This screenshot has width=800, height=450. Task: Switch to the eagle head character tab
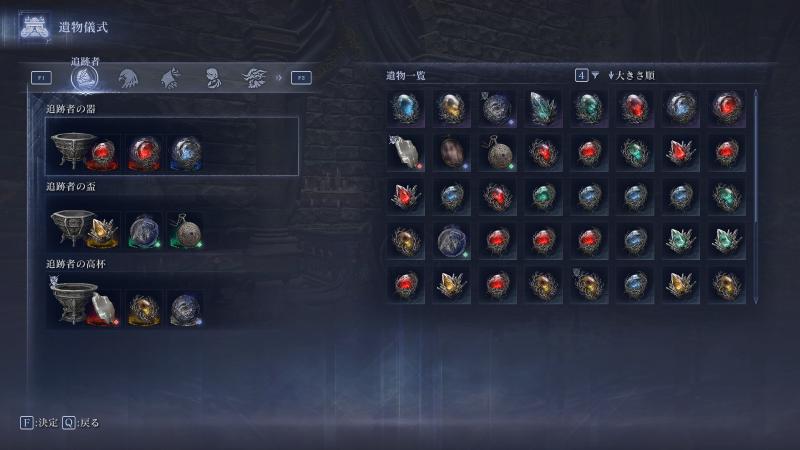pyautogui.click(x=128, y=77)
